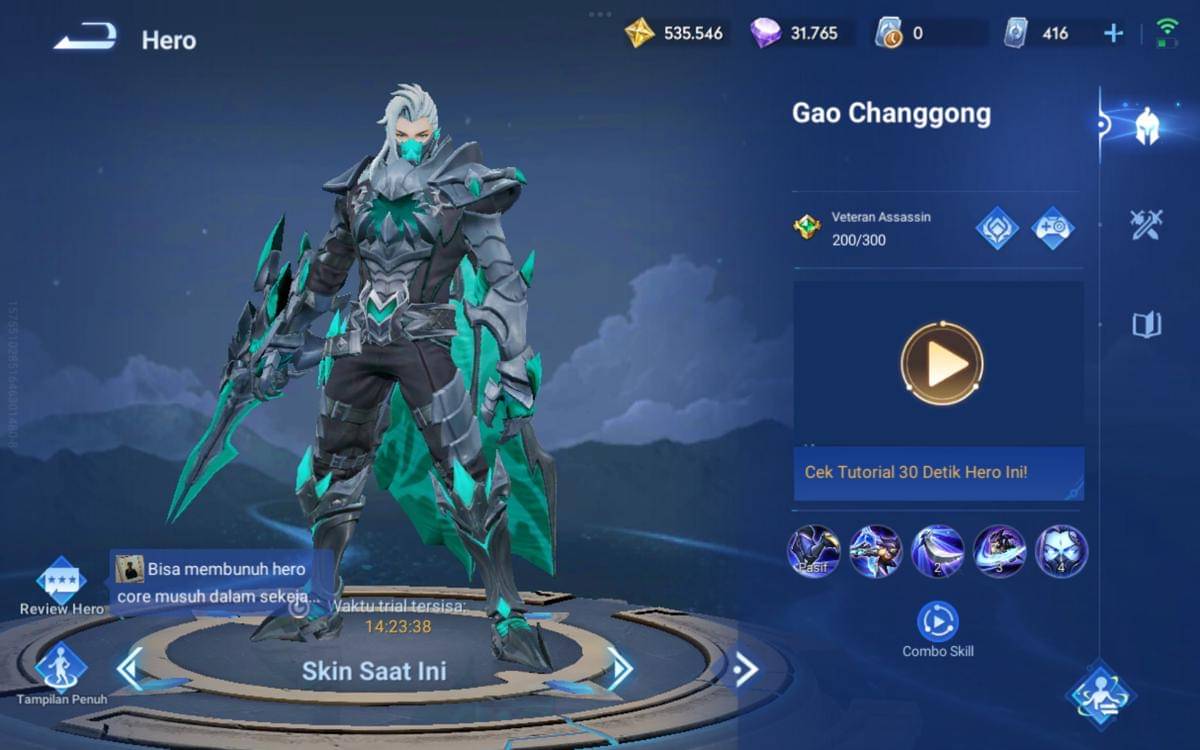The image size is (1200, 750).
Task: Open the crossed swords equipment tab
Action: 1146,225
